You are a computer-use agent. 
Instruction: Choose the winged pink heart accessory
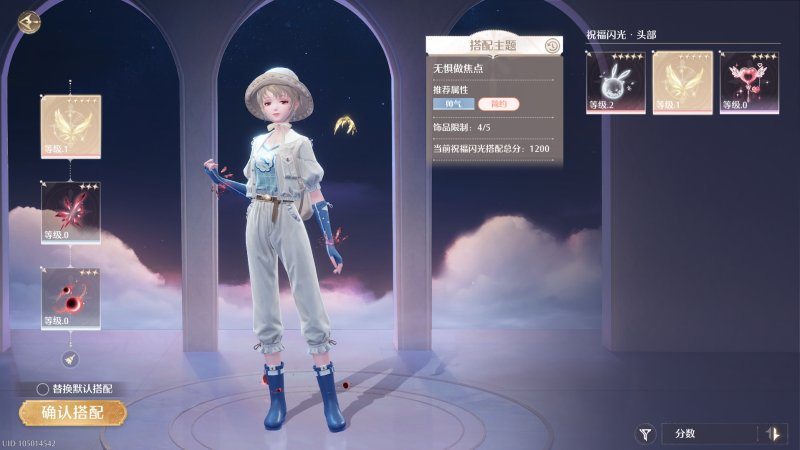click(x=749, y=82)
